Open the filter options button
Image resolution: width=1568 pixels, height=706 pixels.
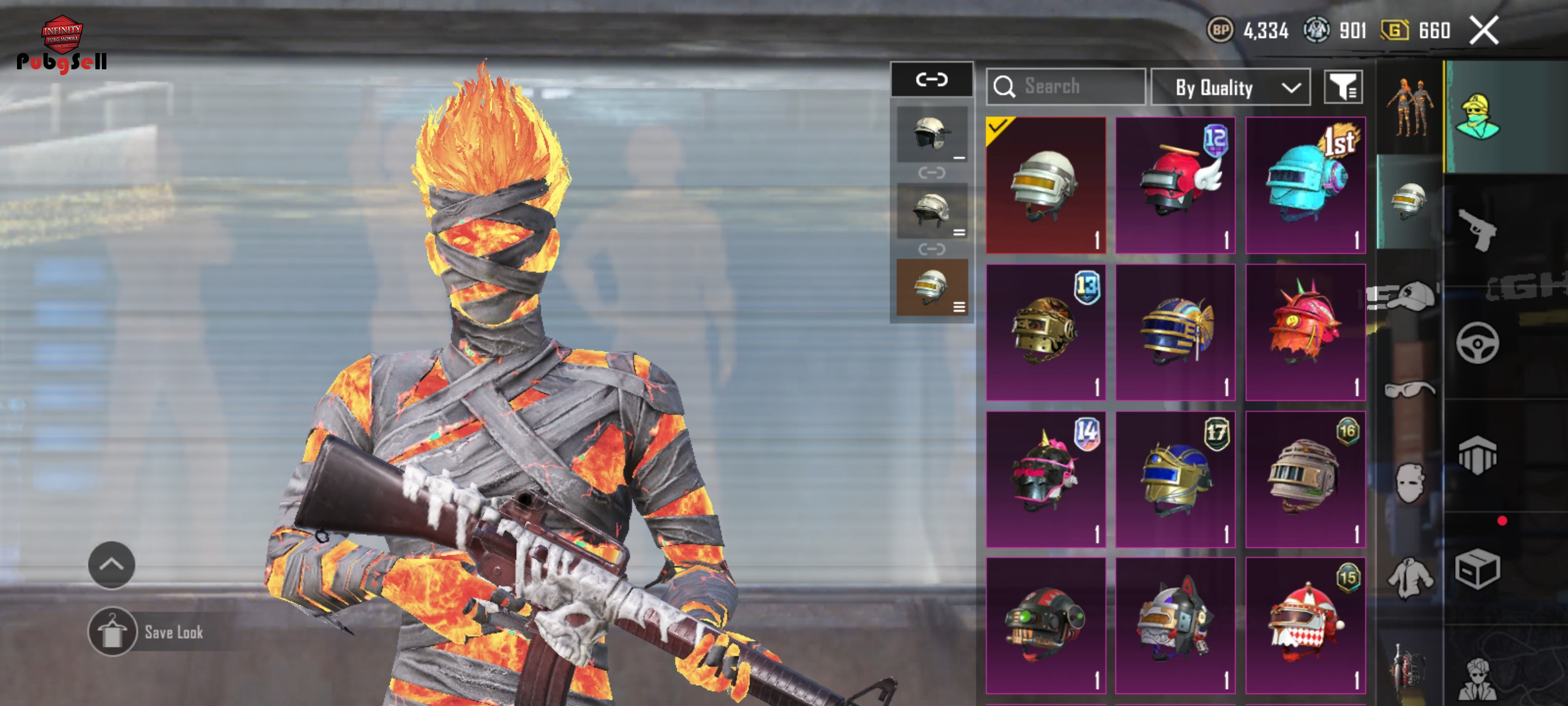pos(1343,87)
